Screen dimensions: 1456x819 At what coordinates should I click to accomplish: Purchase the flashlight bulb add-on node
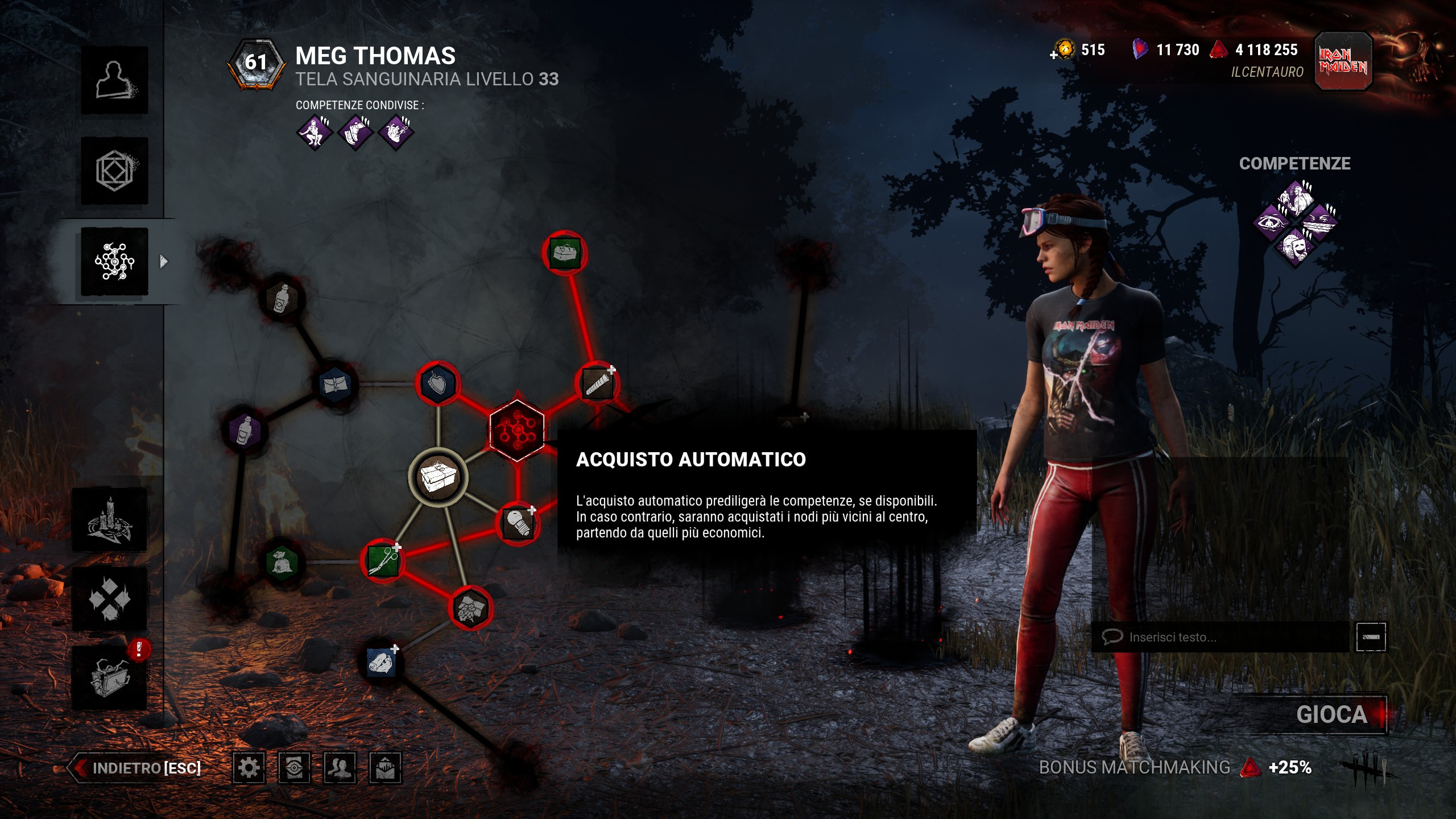[518, 523]
